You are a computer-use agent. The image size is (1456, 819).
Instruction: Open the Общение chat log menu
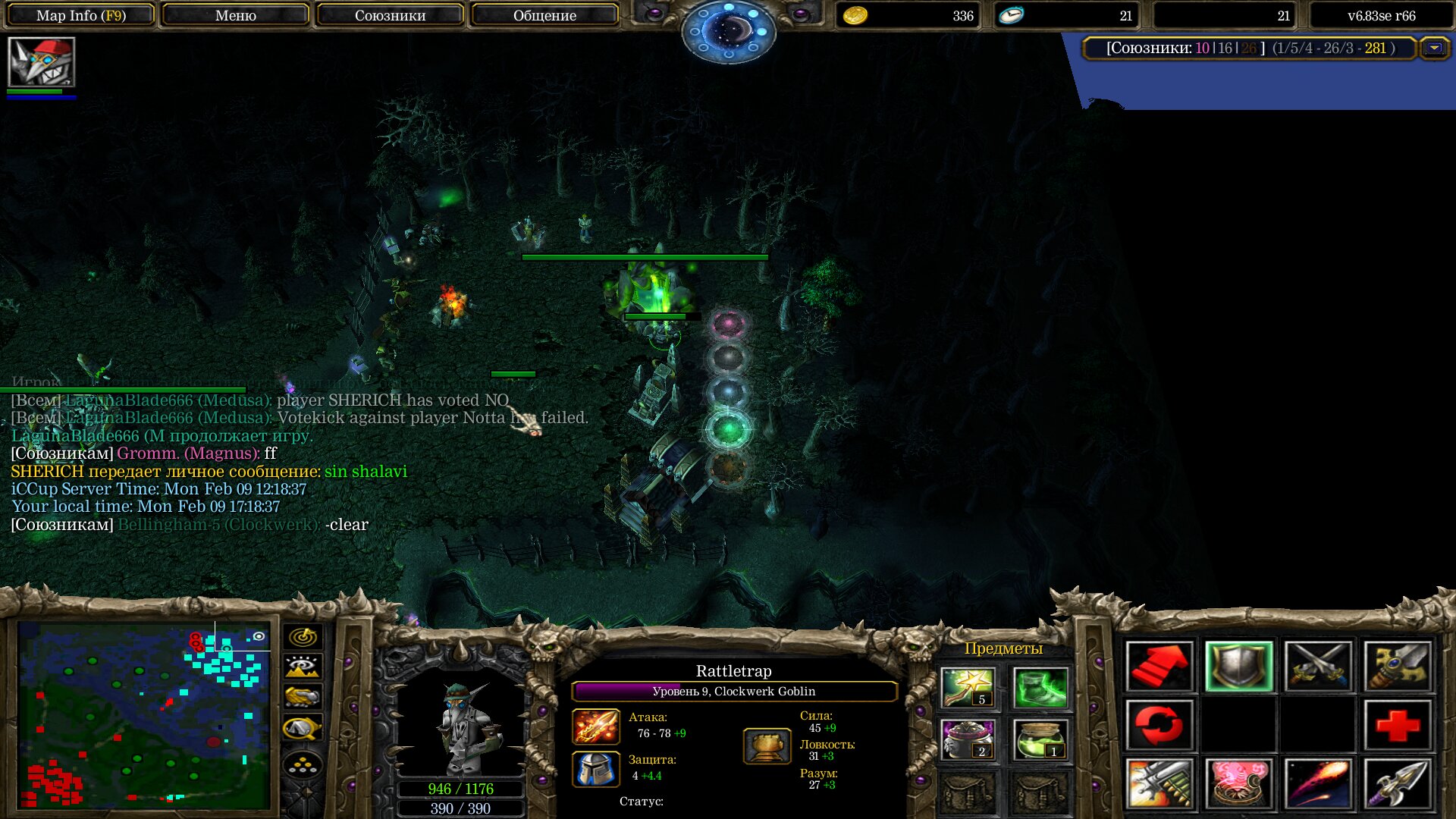544,15
